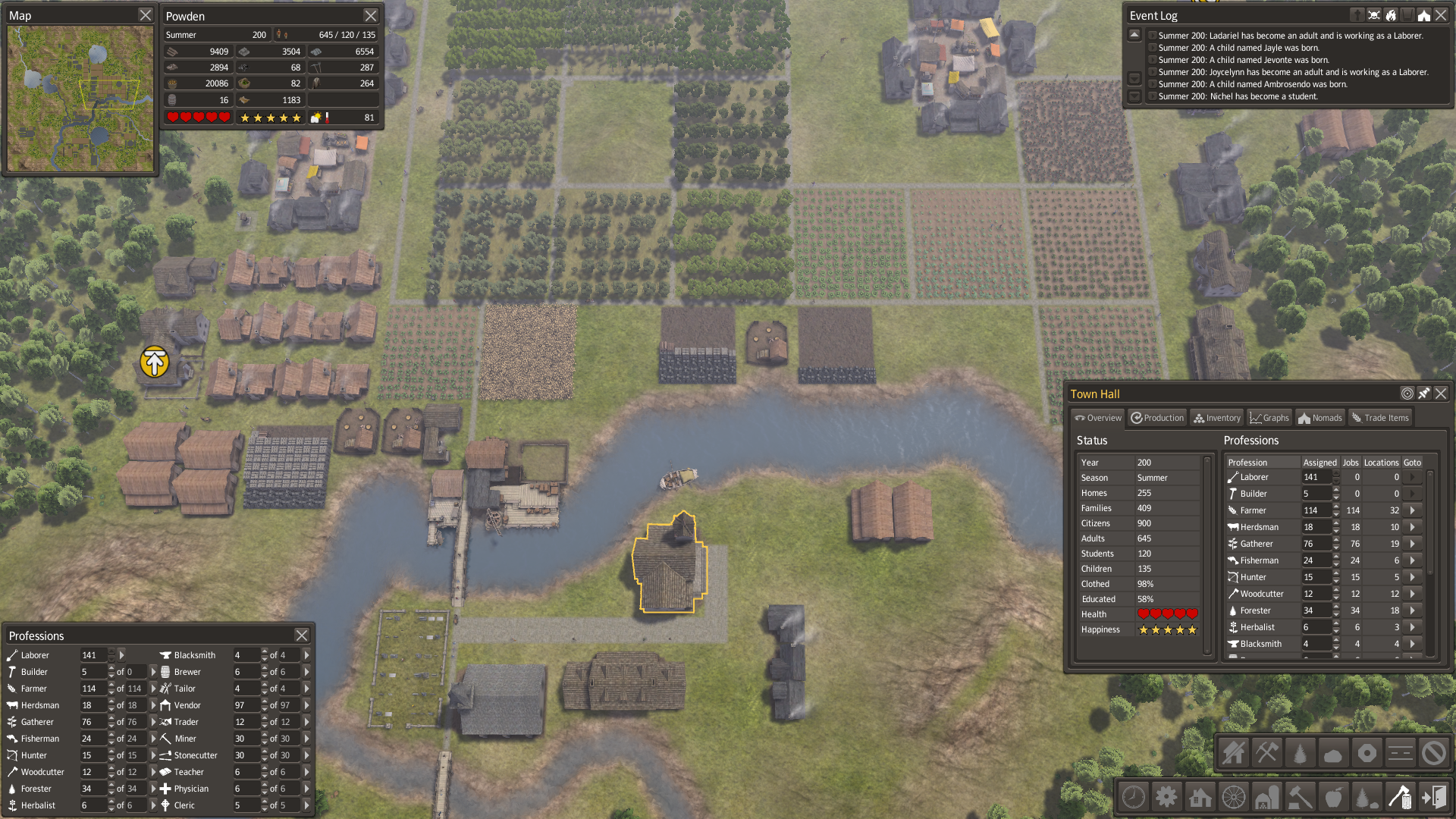Click the exit door toolbar button
This screenshot has height=819, width=1456.
pyautogui.click(x=1433, y=797)
